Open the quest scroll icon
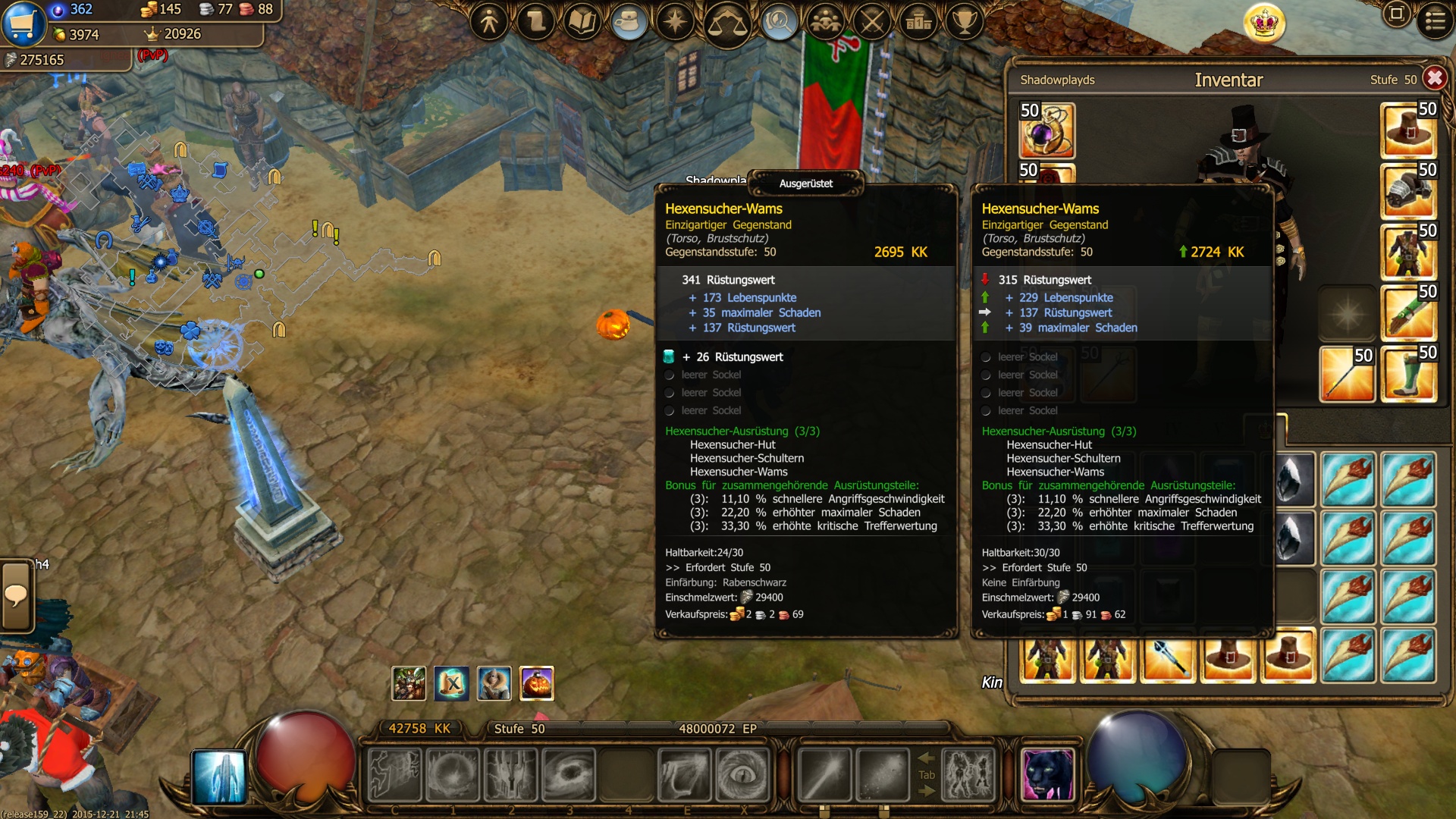1456x819 pixels. [x=536, y=22]
